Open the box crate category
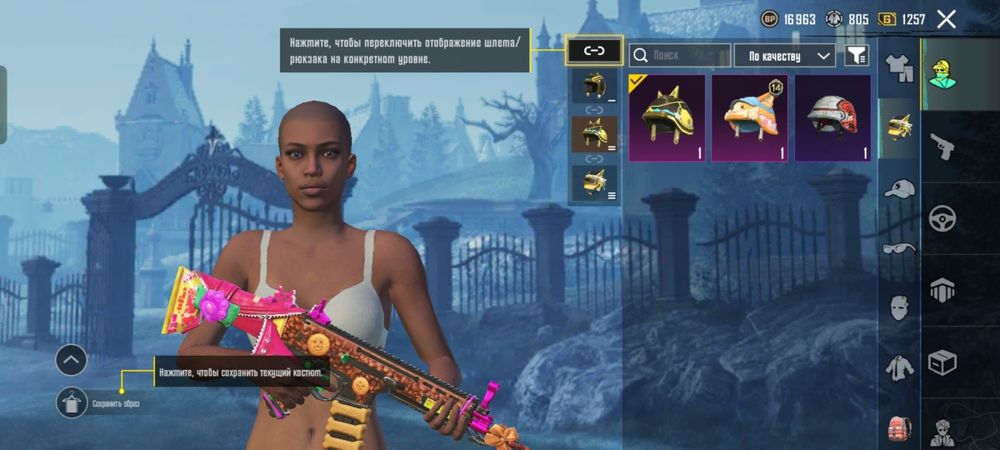Viewport: 1000px width, 450px height. 942,361
